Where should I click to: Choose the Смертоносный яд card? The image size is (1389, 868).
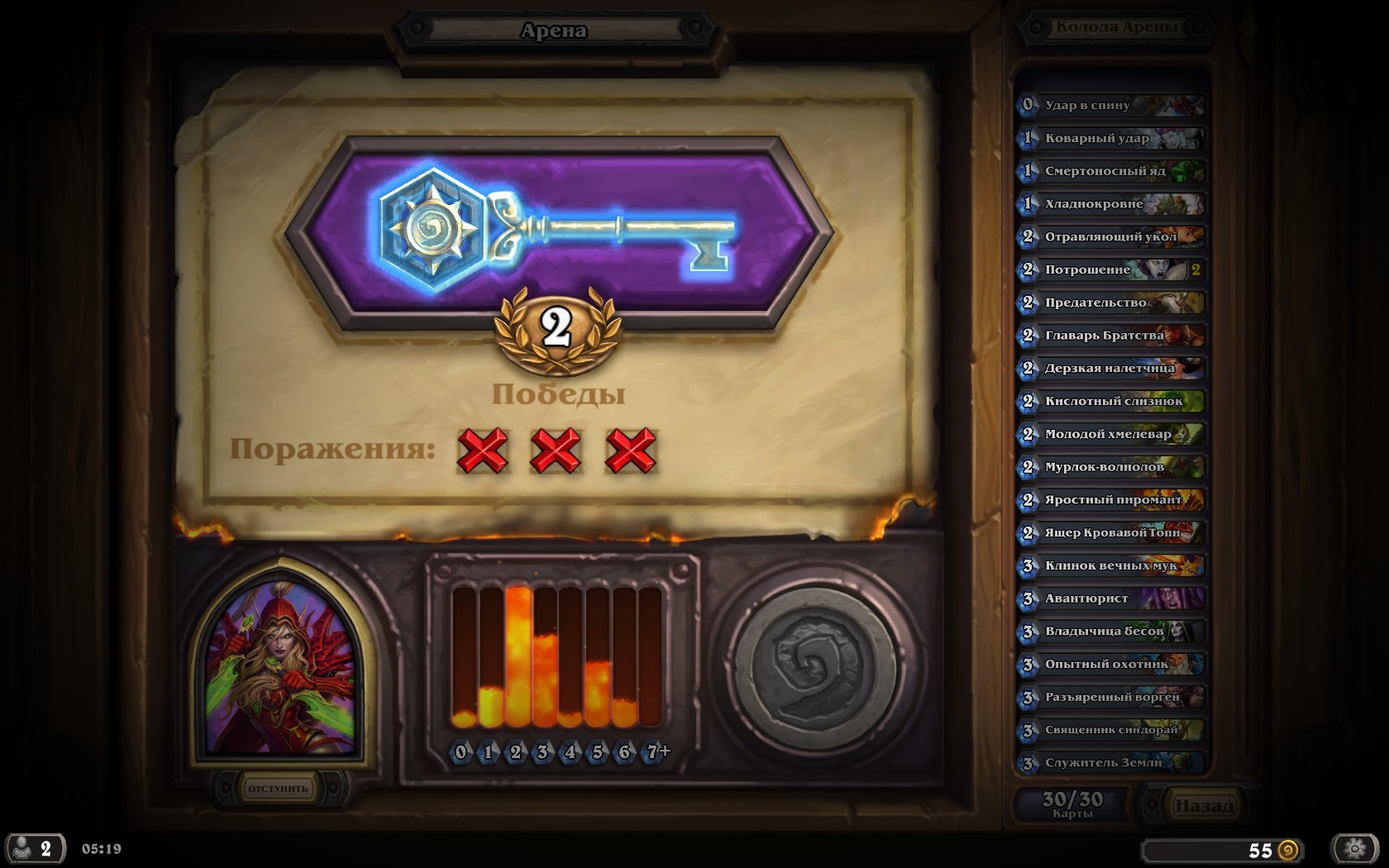pos(1110,171)
